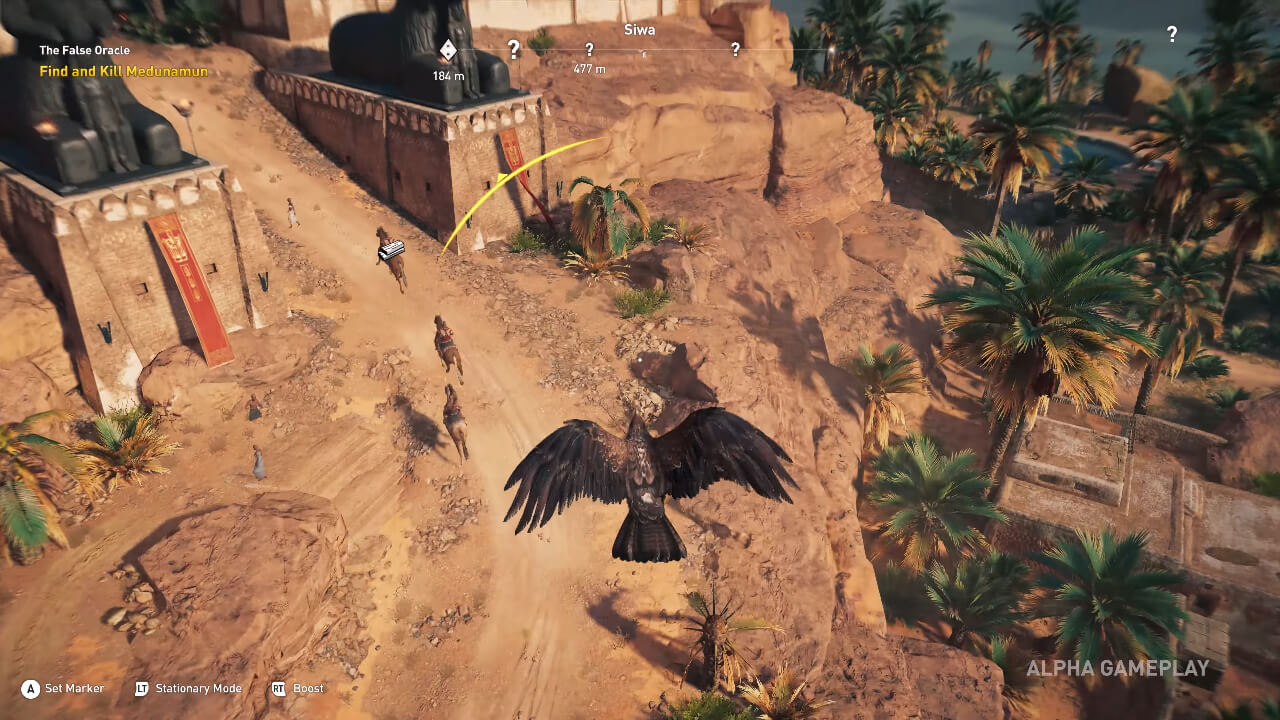Image resolution: width=1280 pixels, height=720 pixels.
Task: Click the A button prompt at bottom left
Action: point(31,689)
